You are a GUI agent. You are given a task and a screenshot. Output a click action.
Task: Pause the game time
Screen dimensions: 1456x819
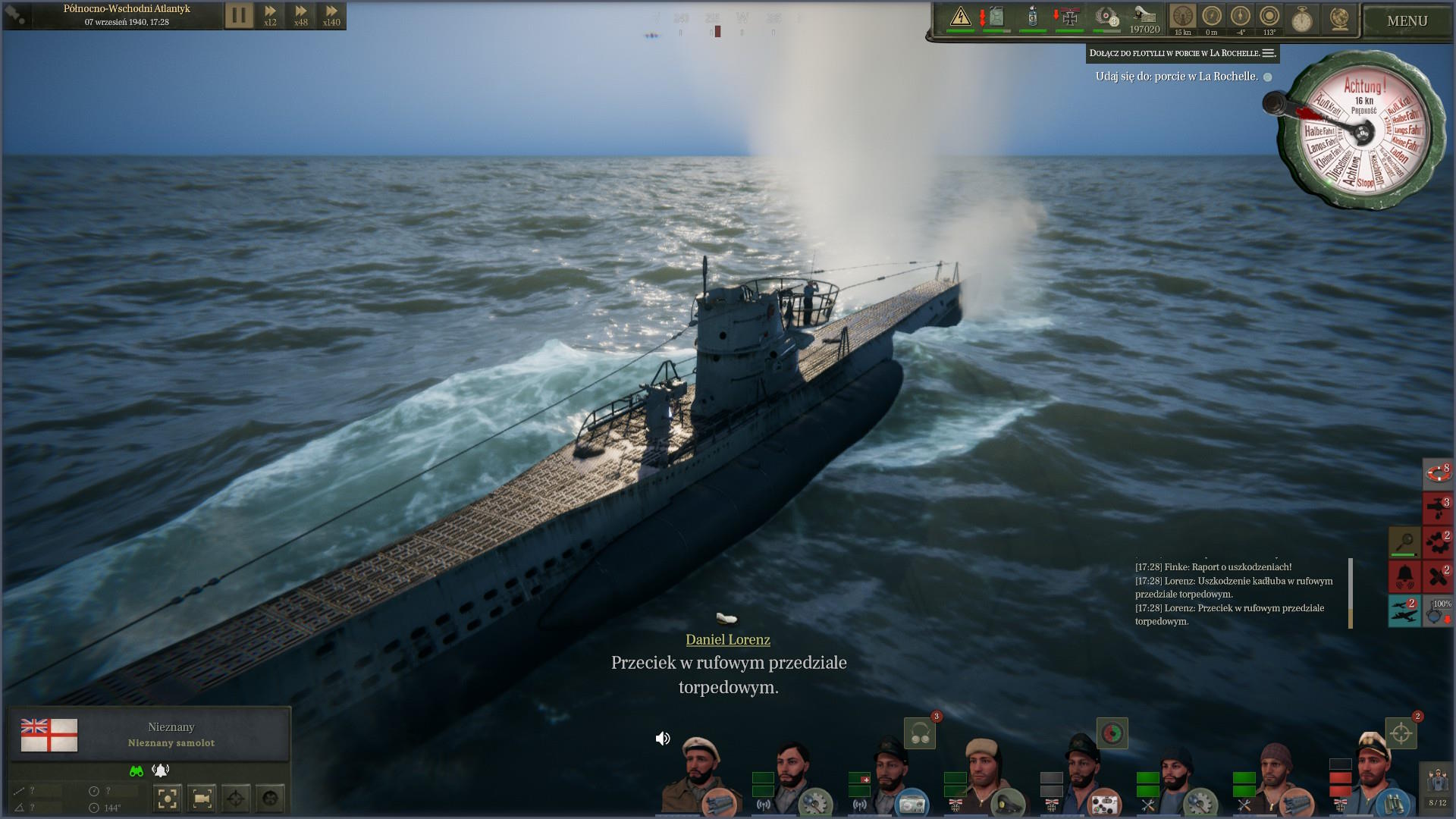(x=238, y=15)
